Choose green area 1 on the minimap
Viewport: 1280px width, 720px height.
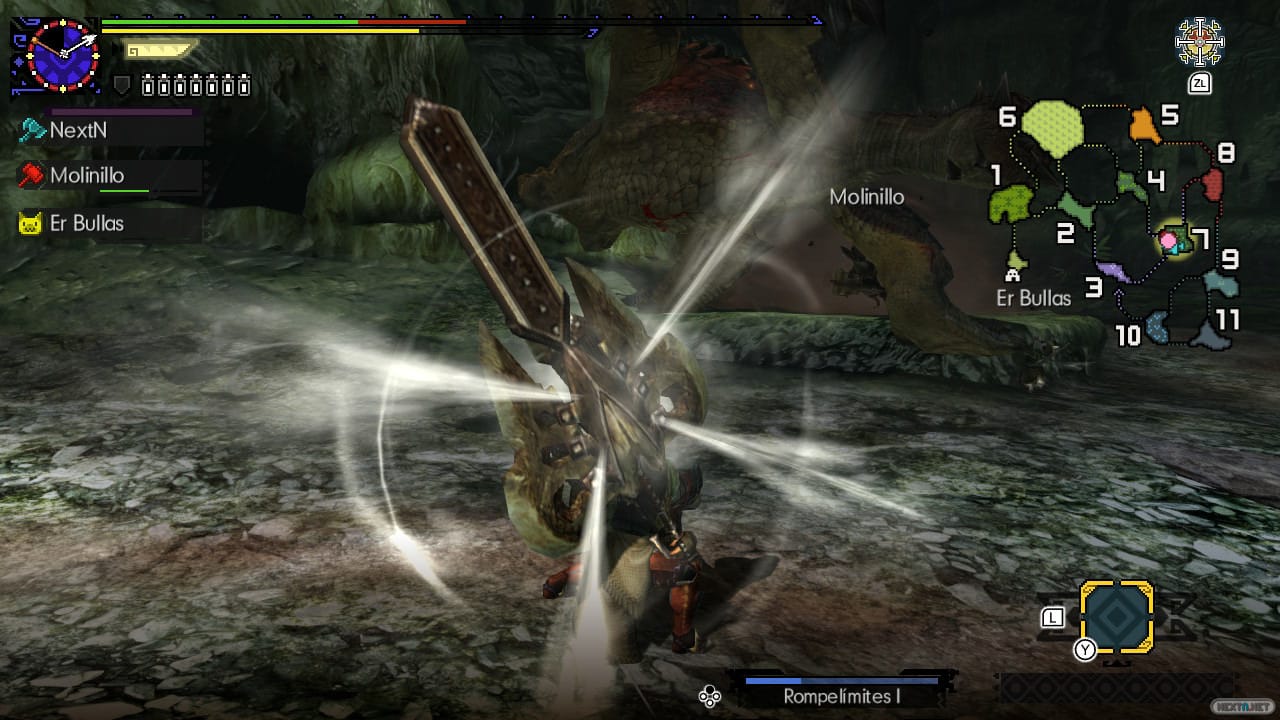point(1010,202)
